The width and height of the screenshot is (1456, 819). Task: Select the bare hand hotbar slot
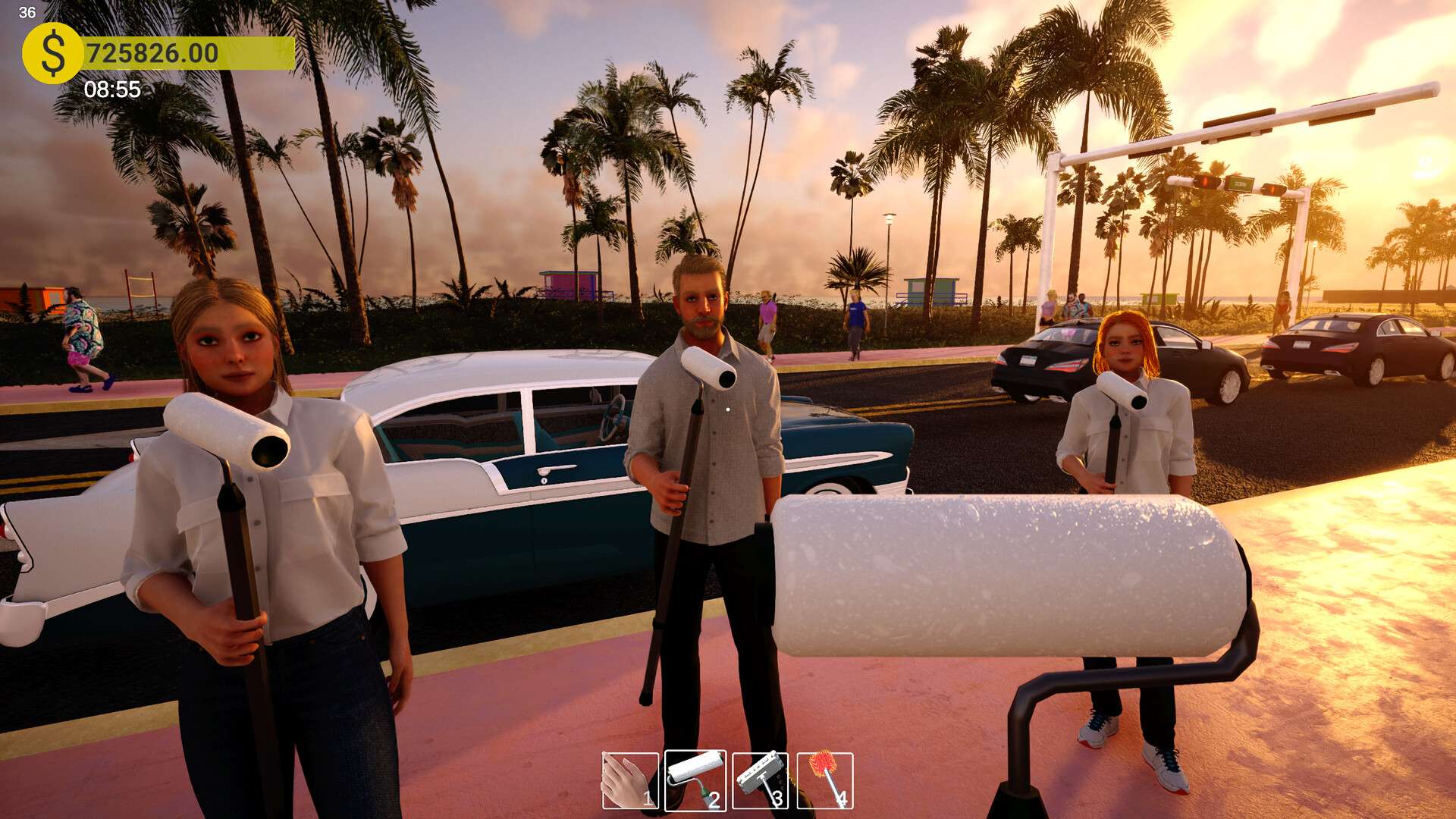[629, 780]
